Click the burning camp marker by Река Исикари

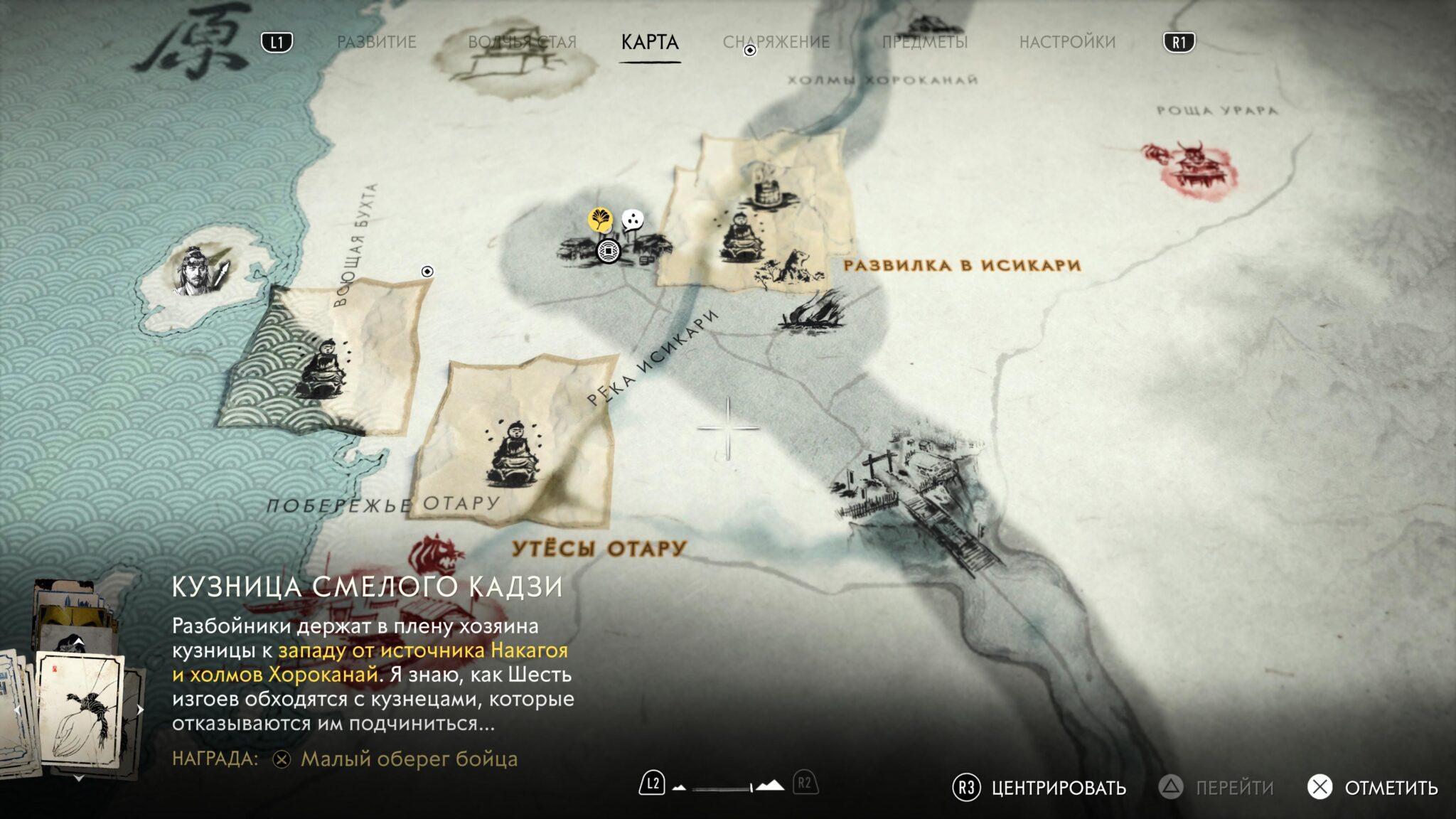(x=811, y=313)
